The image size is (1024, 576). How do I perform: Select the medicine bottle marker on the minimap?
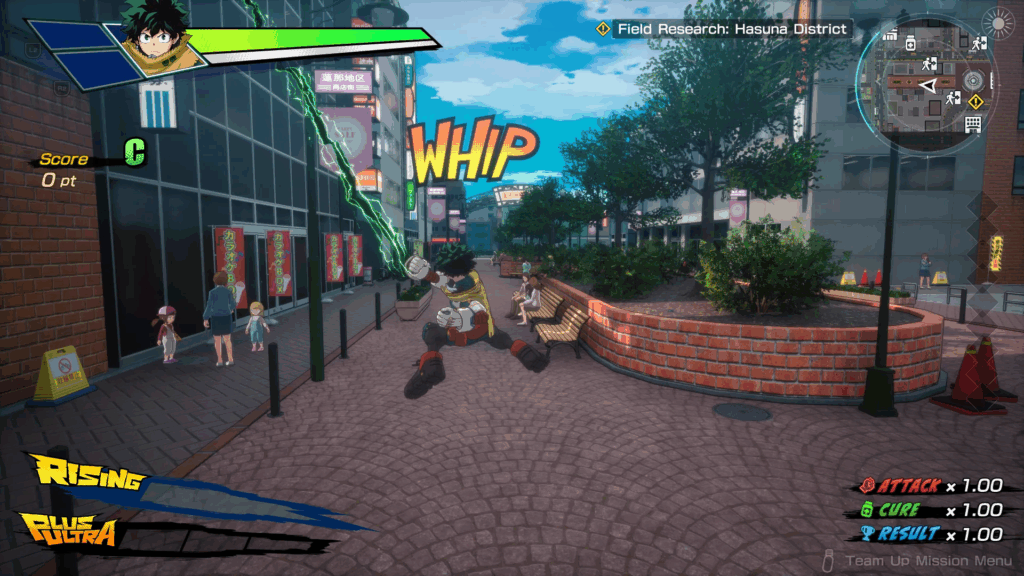click(911, 44)
